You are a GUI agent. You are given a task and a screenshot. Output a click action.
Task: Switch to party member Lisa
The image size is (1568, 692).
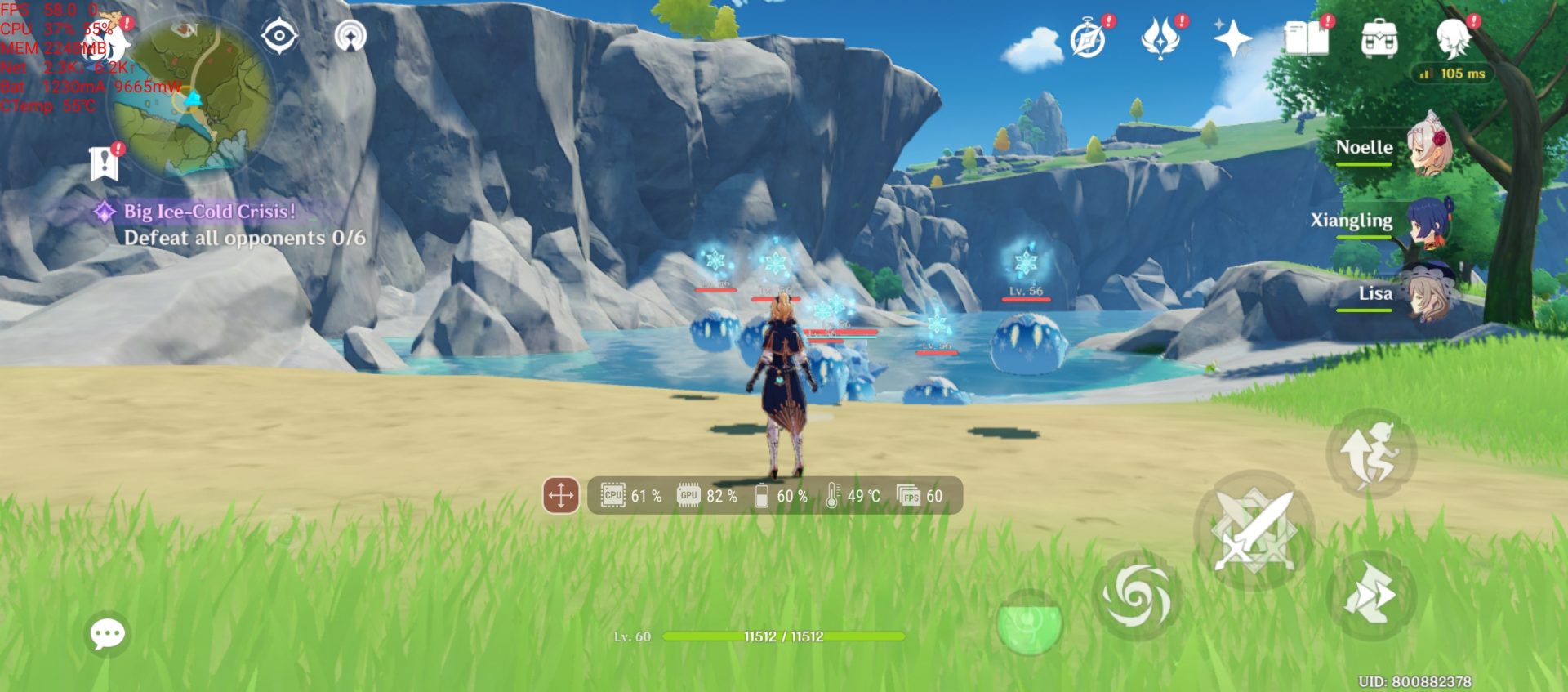tap(1428, 294)
